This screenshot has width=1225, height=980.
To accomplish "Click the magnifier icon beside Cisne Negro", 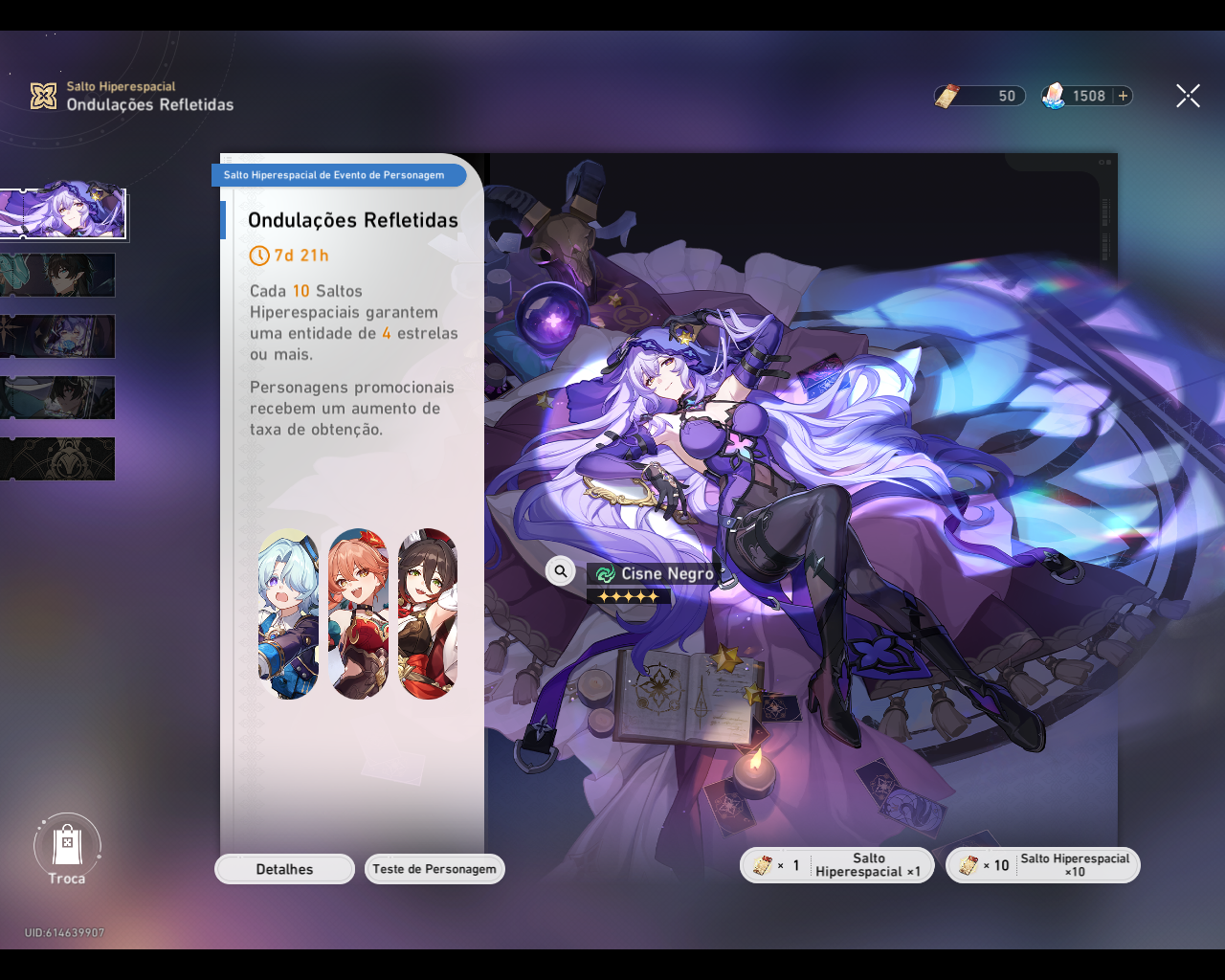I will (x=560, y=570).
